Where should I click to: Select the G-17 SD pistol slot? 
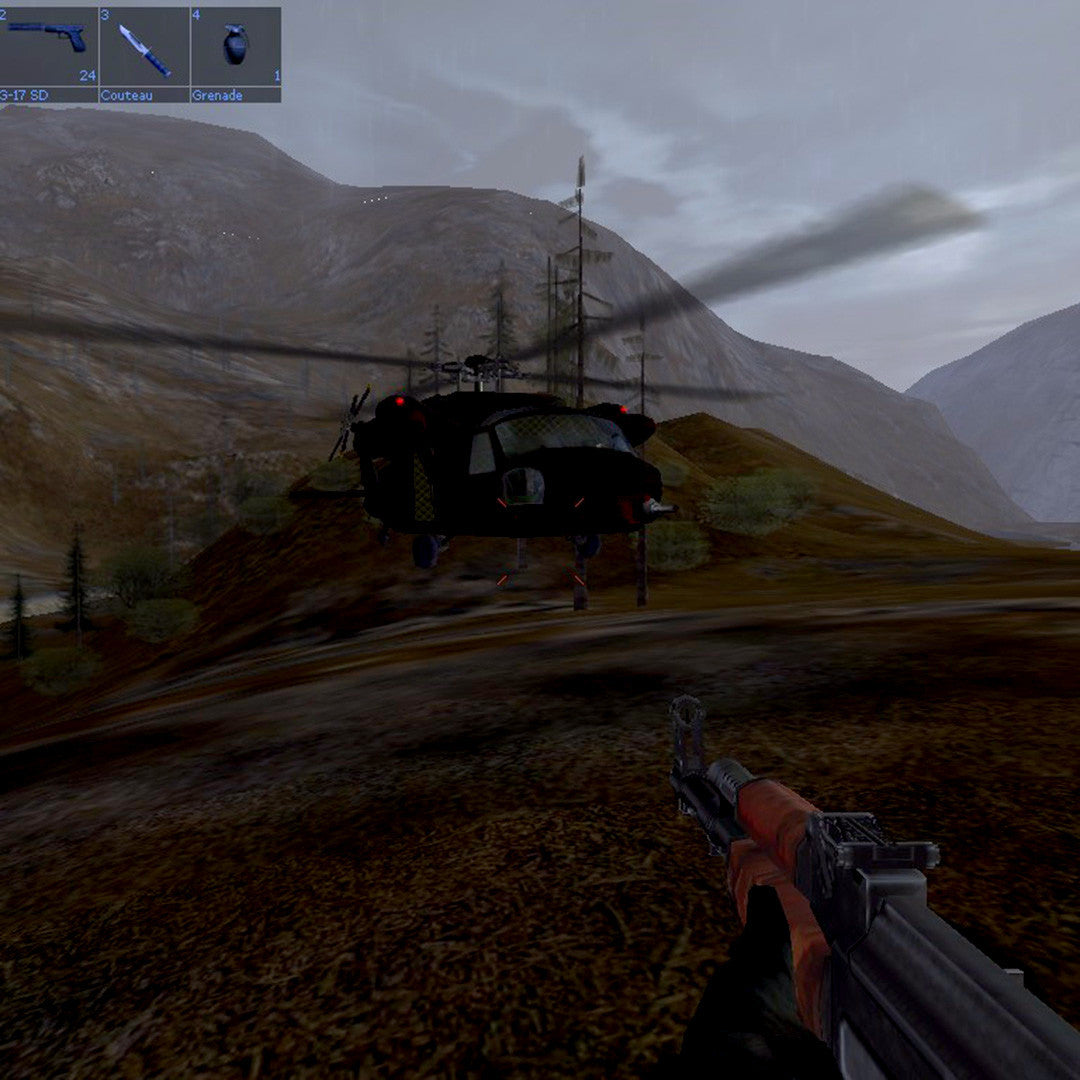[x=47, y=50]
